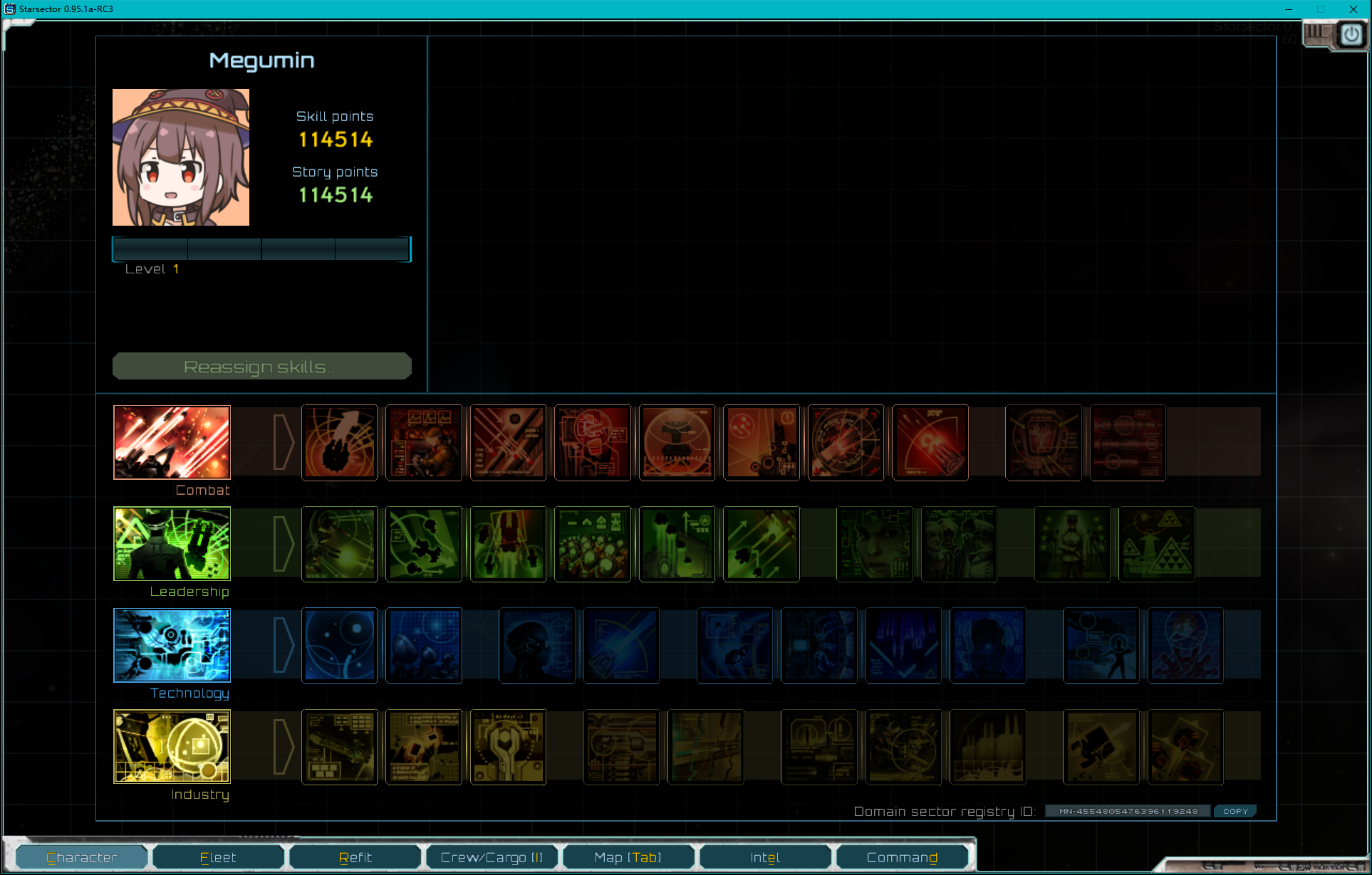
Task: Toggle the Sensors skill in Technology row
Action: point(423,645)
